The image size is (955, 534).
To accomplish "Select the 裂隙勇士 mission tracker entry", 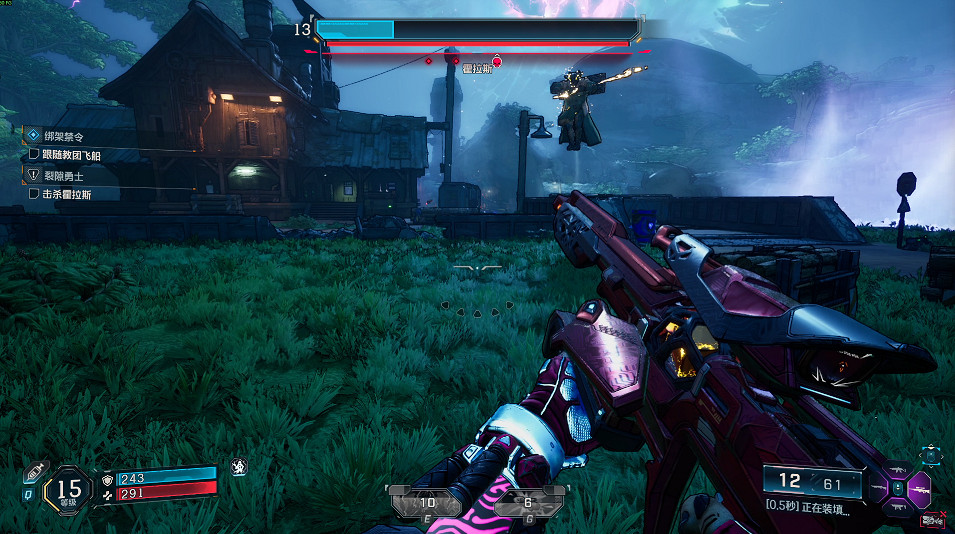I will point(63,175).
